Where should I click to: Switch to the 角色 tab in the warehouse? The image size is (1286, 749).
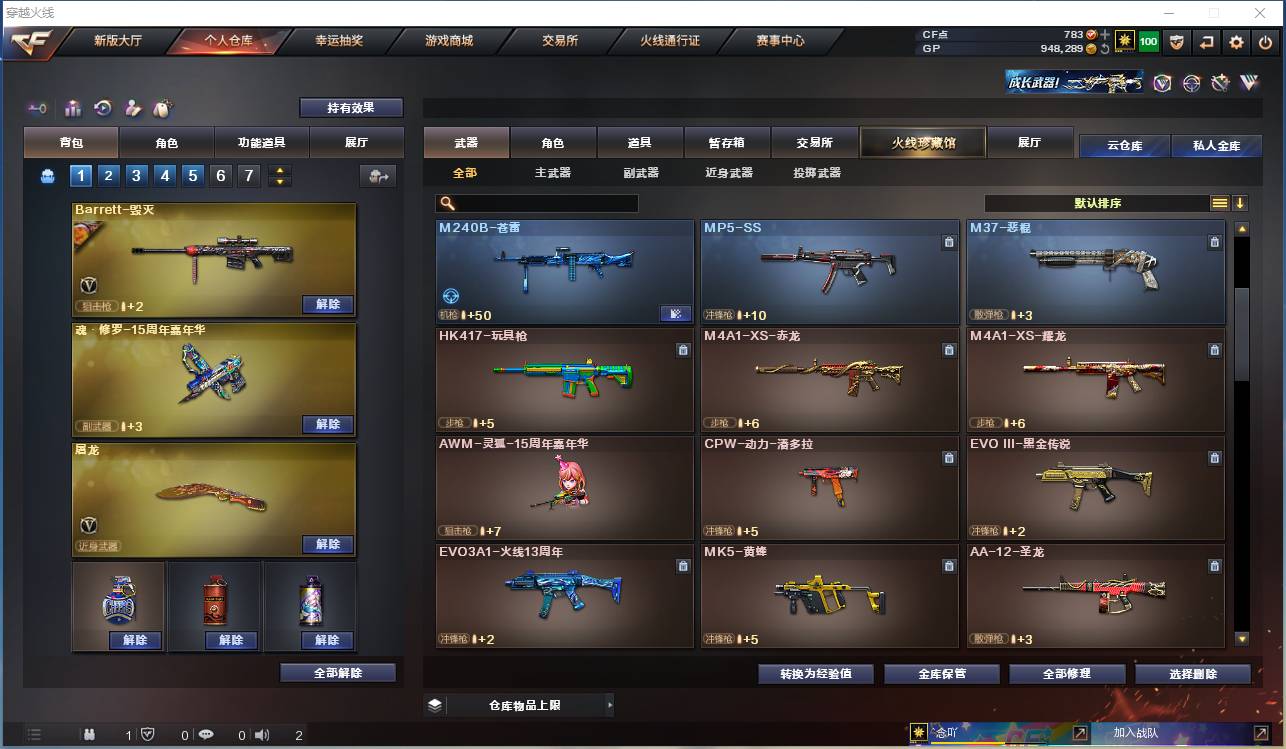click(551, 142)
